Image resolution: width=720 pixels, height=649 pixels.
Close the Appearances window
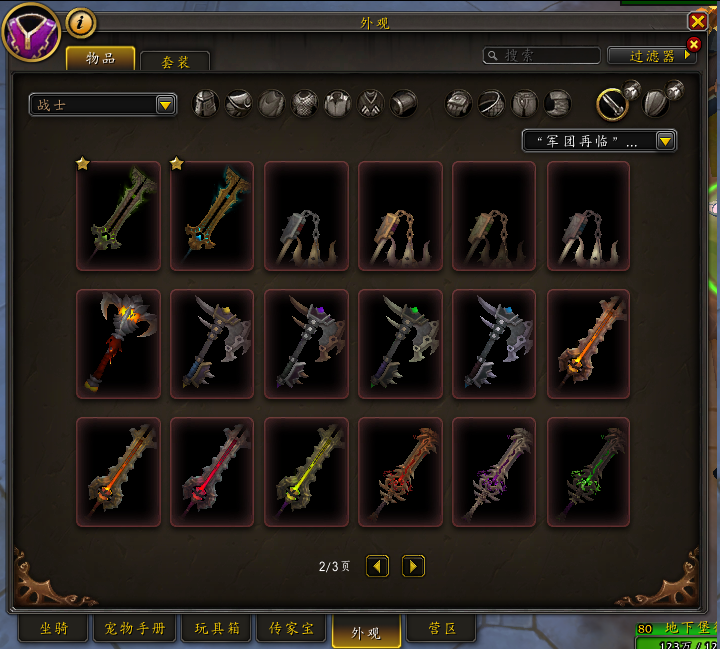[697, 21]
